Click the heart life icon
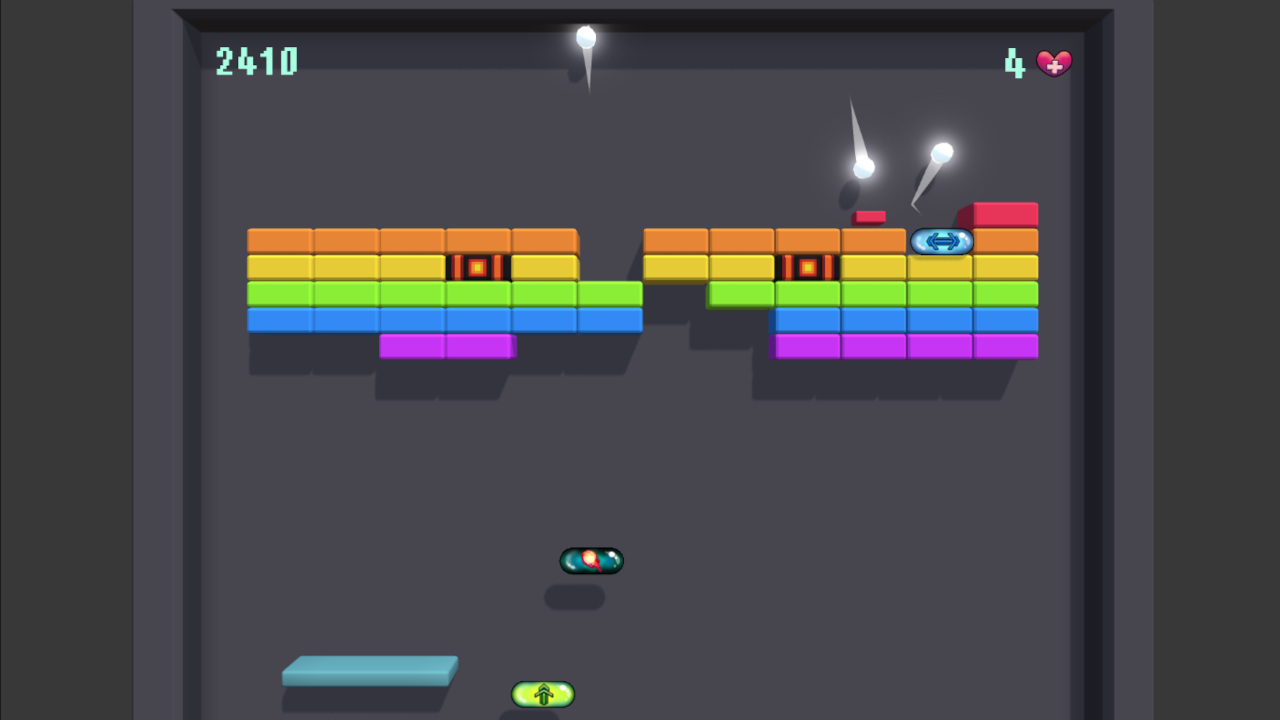Screen dimensions: 1280x720 [1054, 63]
